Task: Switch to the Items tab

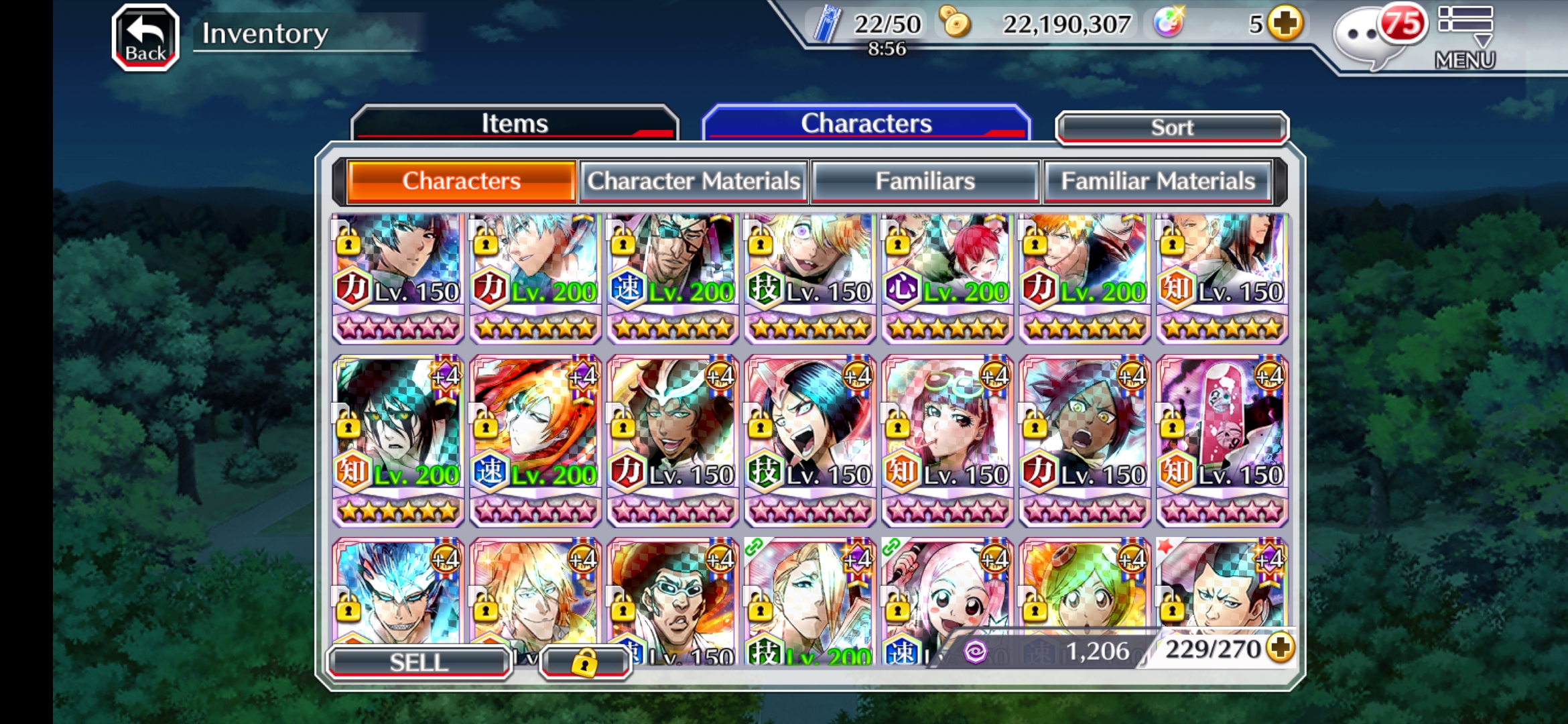Action: [x=515, y=123]
